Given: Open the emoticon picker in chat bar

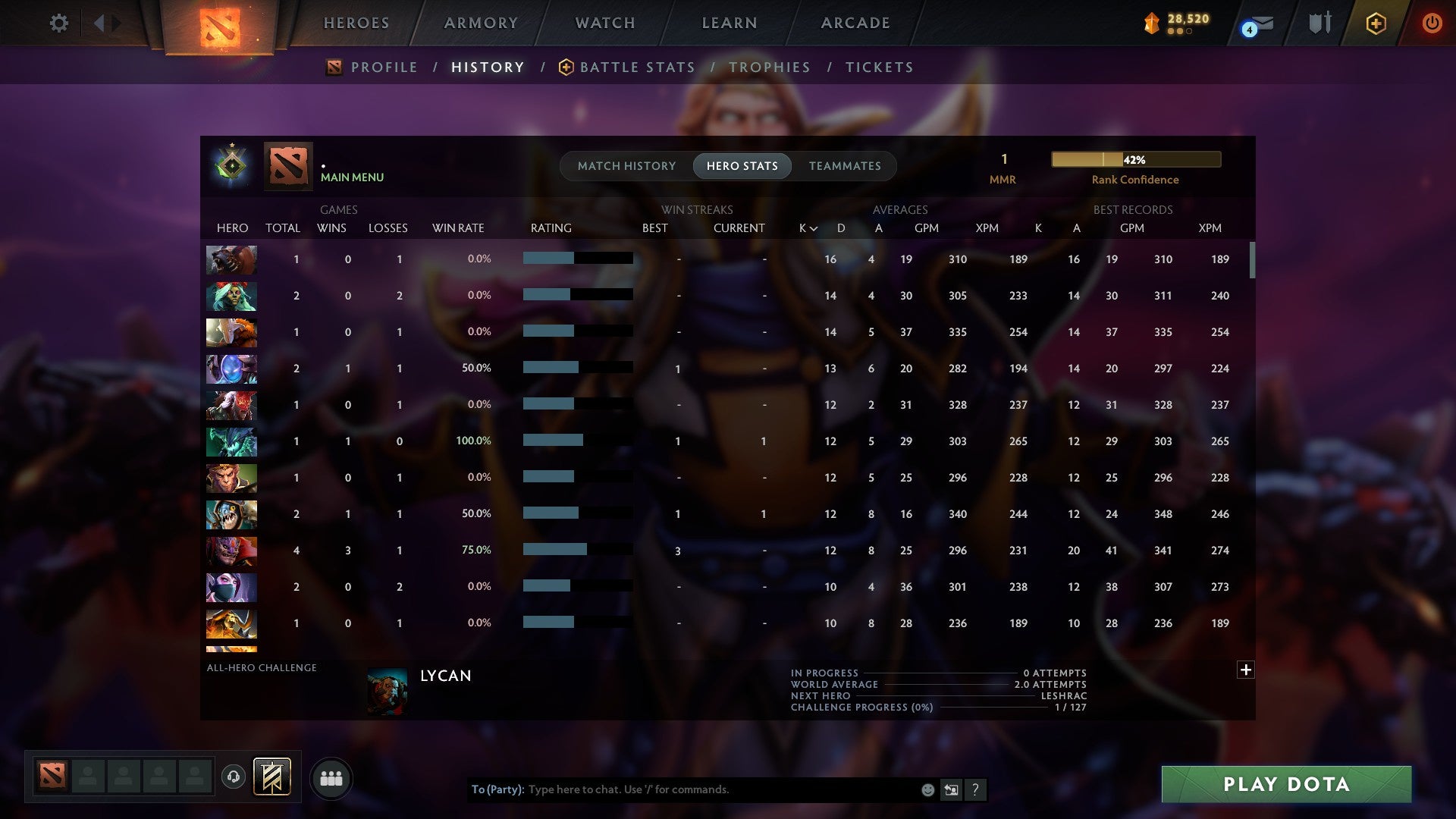Looking at the screenshot, I should tap(927, 789).
